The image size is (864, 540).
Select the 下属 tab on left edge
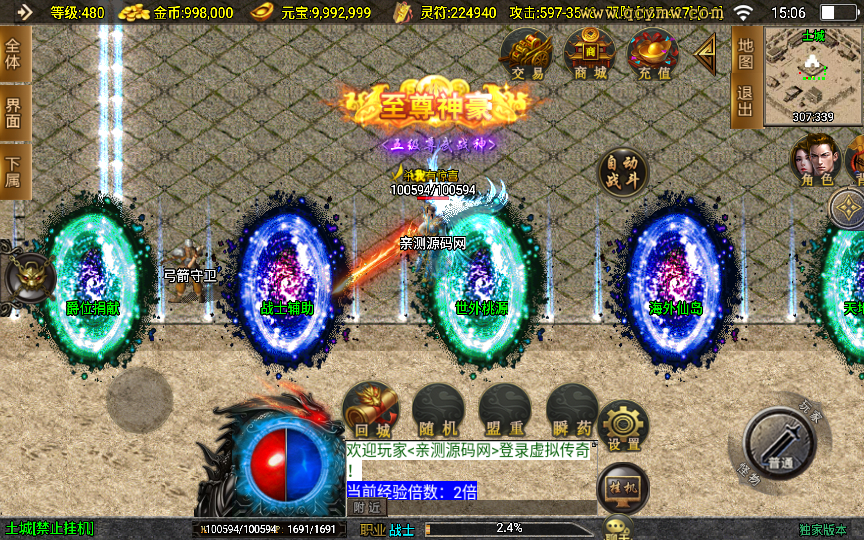13,171
